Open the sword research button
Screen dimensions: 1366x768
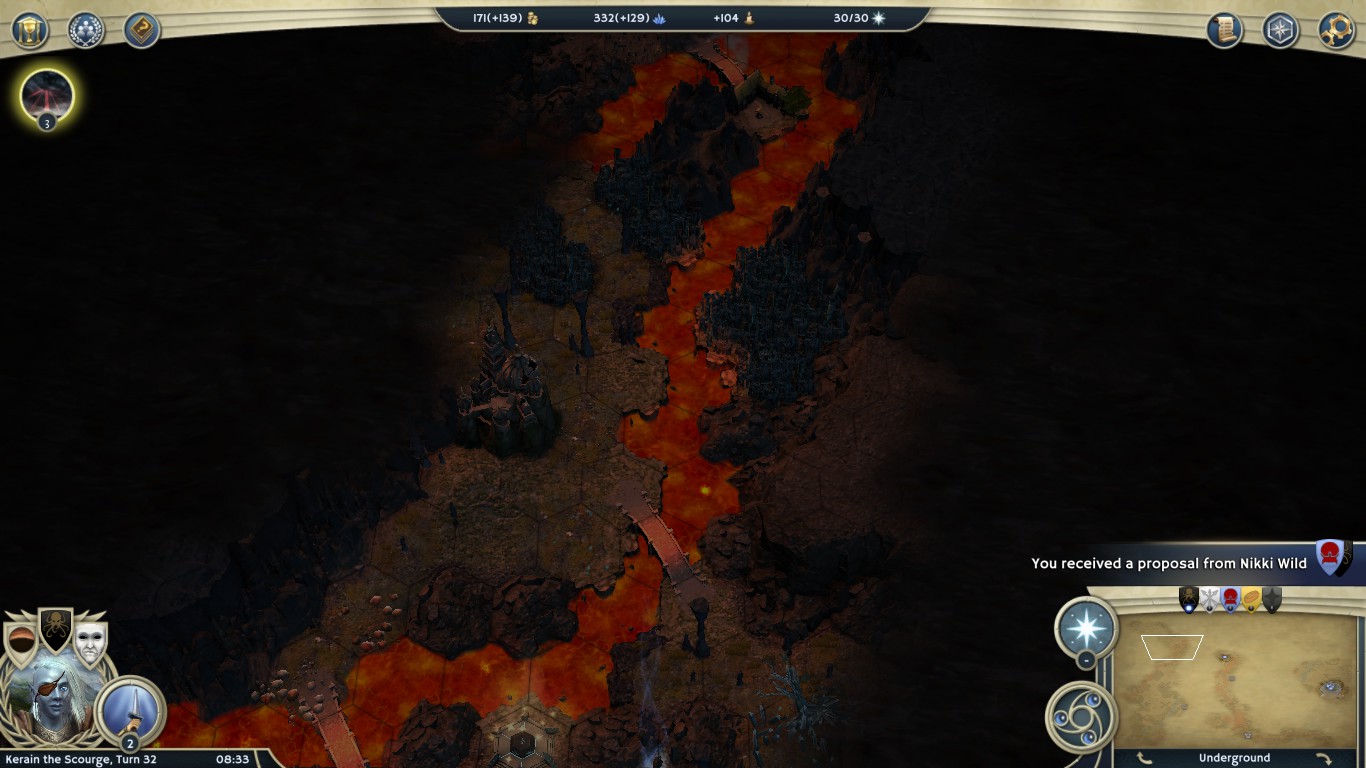click(x=131, y=709)
